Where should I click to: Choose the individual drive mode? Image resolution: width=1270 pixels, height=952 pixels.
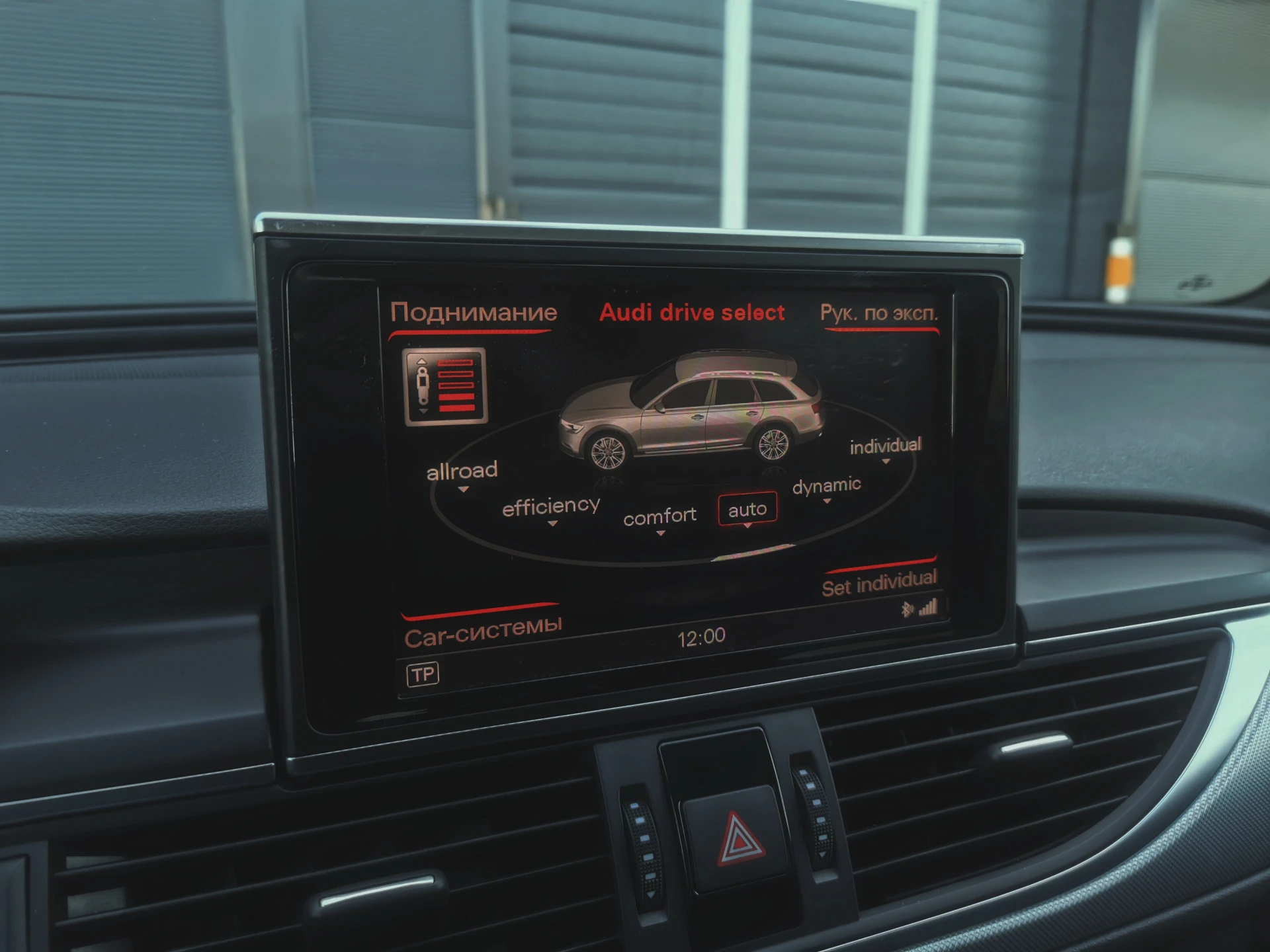885,446
